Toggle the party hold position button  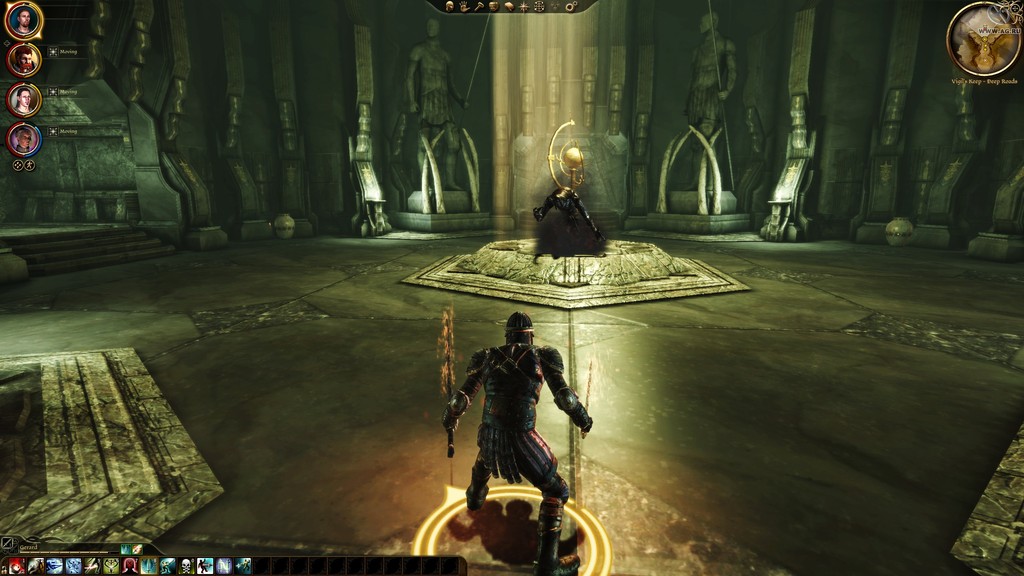click(x=29, y=165)
